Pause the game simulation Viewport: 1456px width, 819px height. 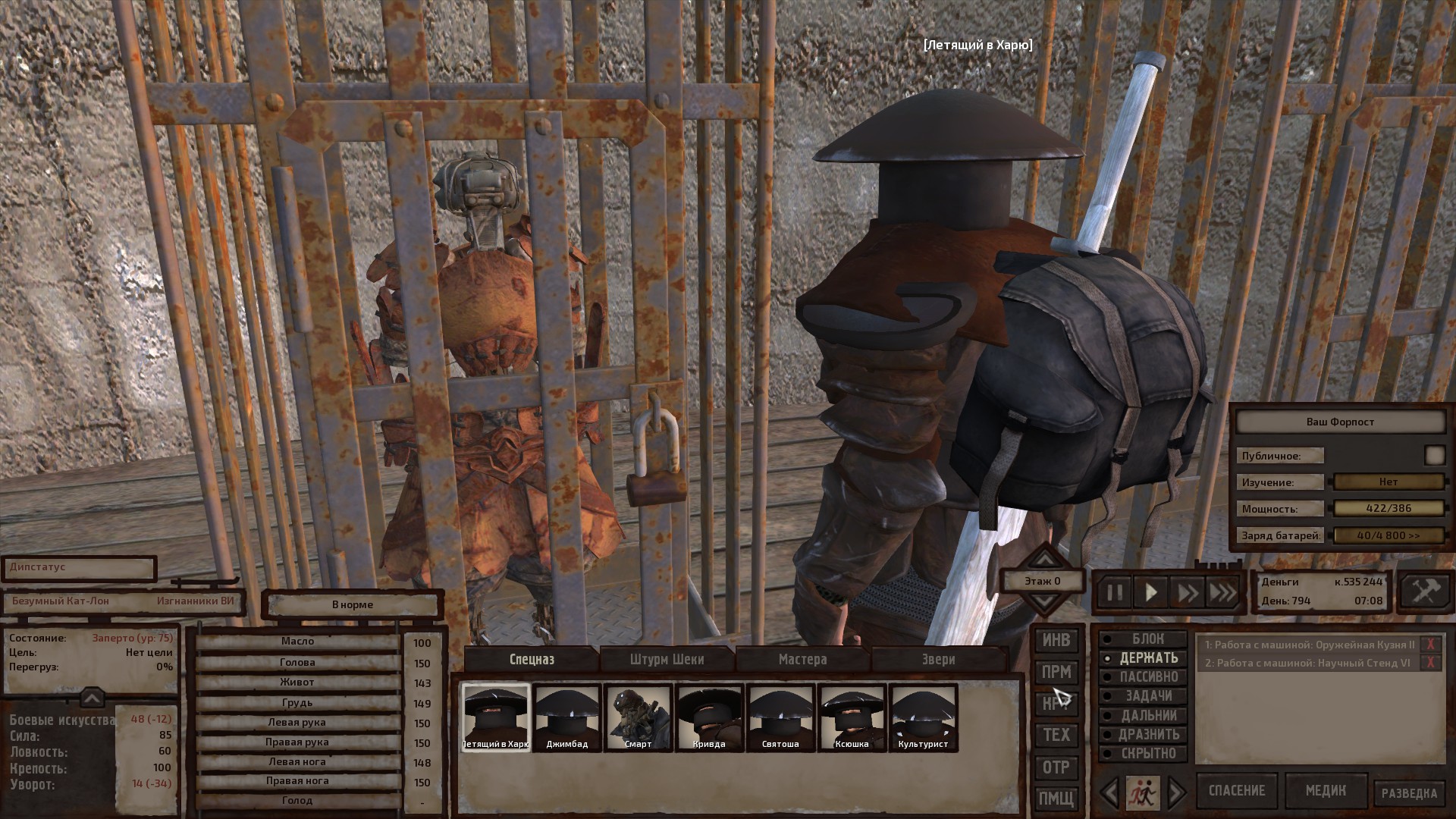point(1115,592)
